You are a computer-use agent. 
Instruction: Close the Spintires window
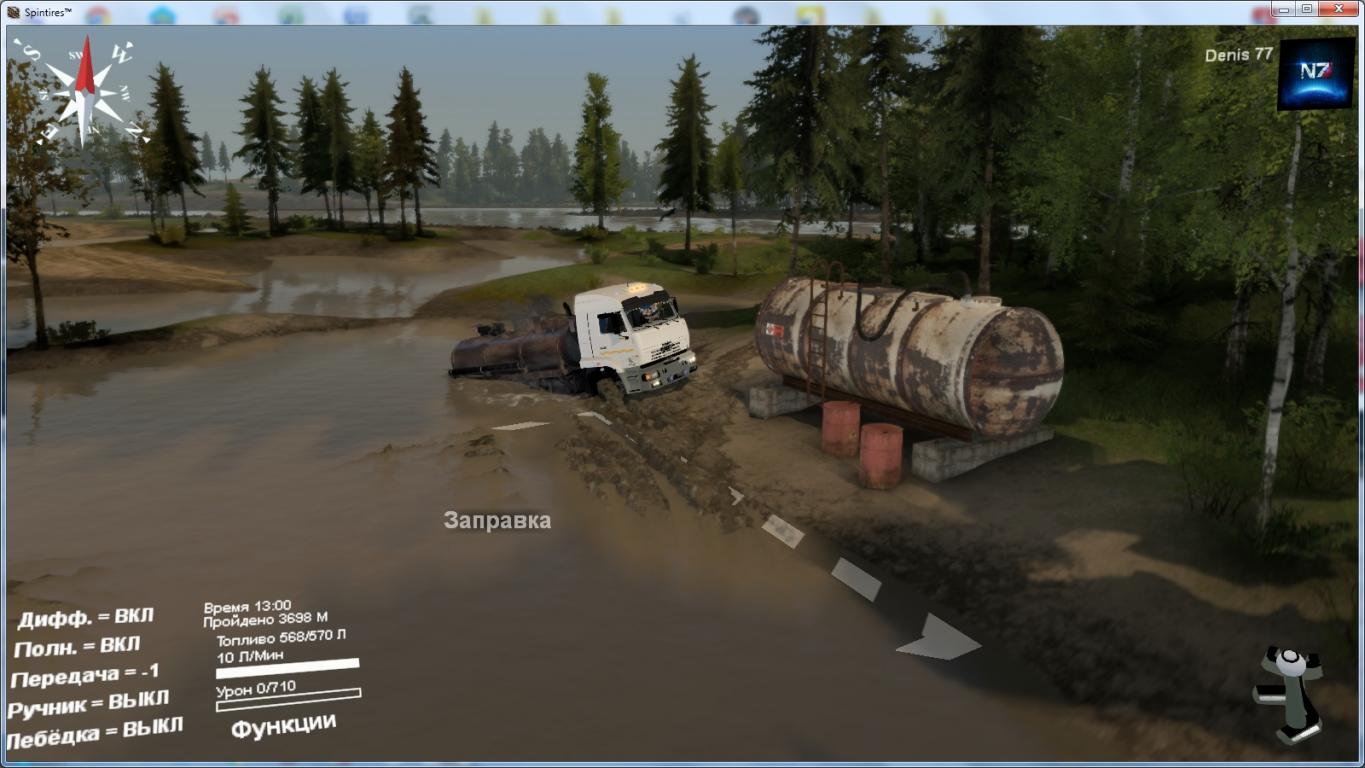click(x=1340, y=9)
